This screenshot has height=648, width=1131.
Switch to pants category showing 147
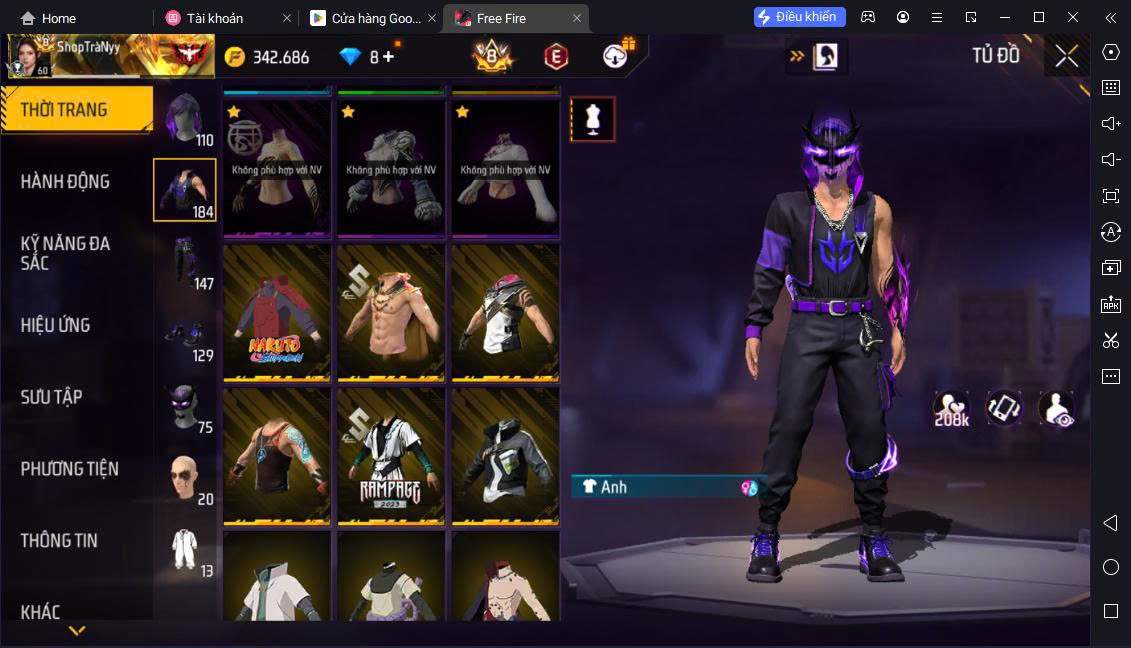click(185, 263)
